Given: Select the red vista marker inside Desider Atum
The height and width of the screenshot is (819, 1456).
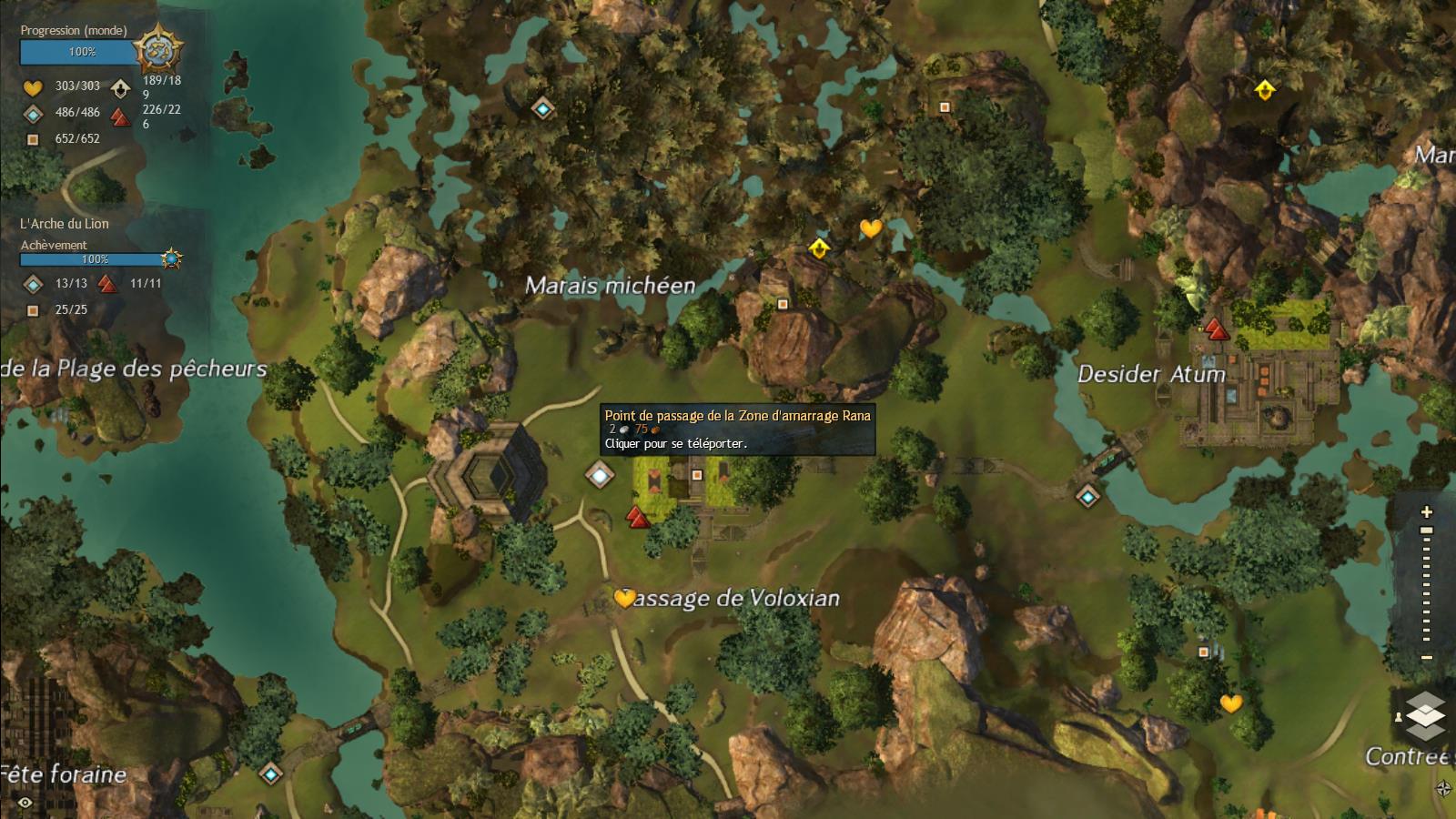Looking at the screenshot, I should tap(1216, 329).
